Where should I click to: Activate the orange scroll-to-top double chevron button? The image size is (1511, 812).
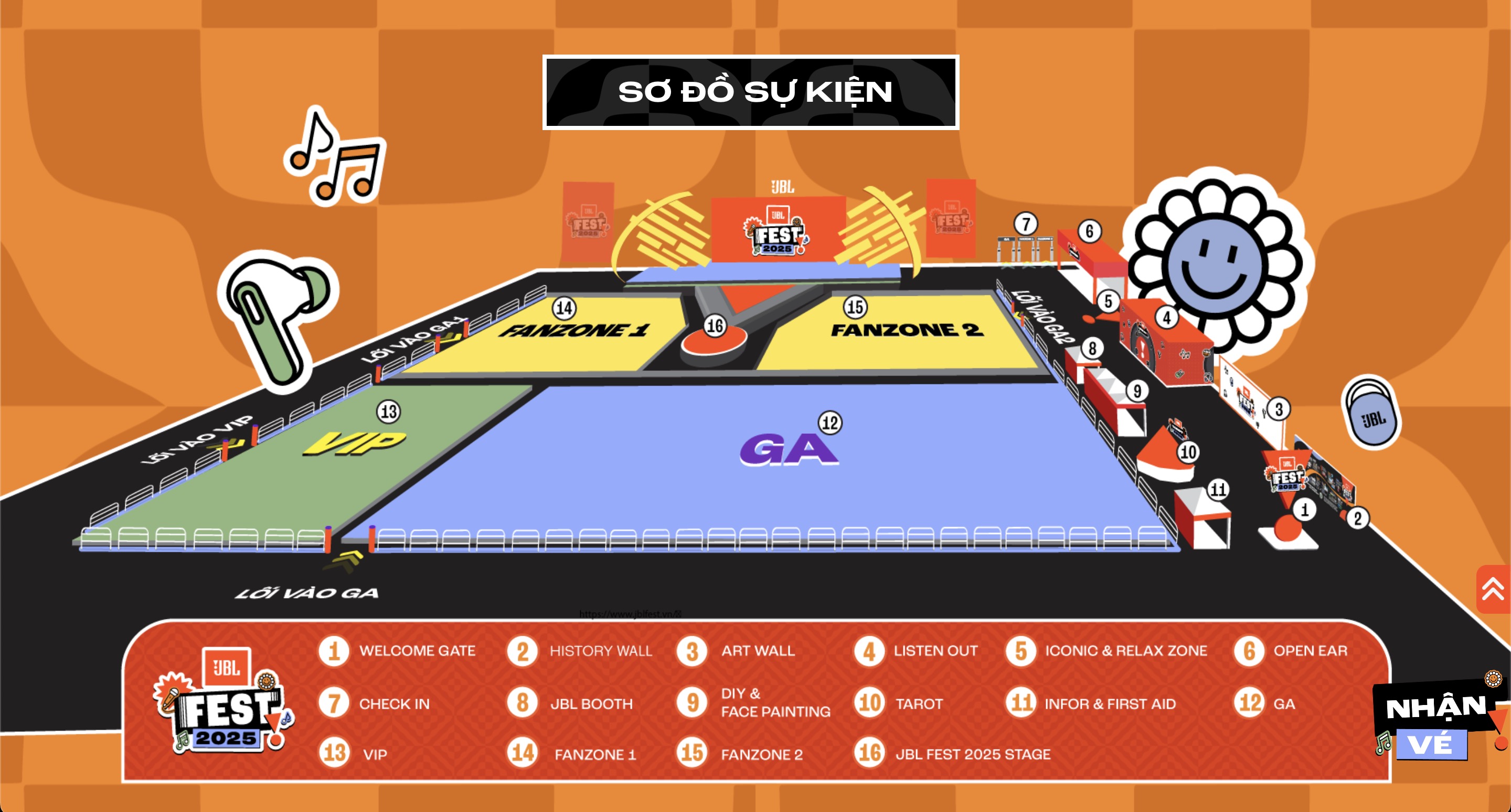coord(1493,589)
